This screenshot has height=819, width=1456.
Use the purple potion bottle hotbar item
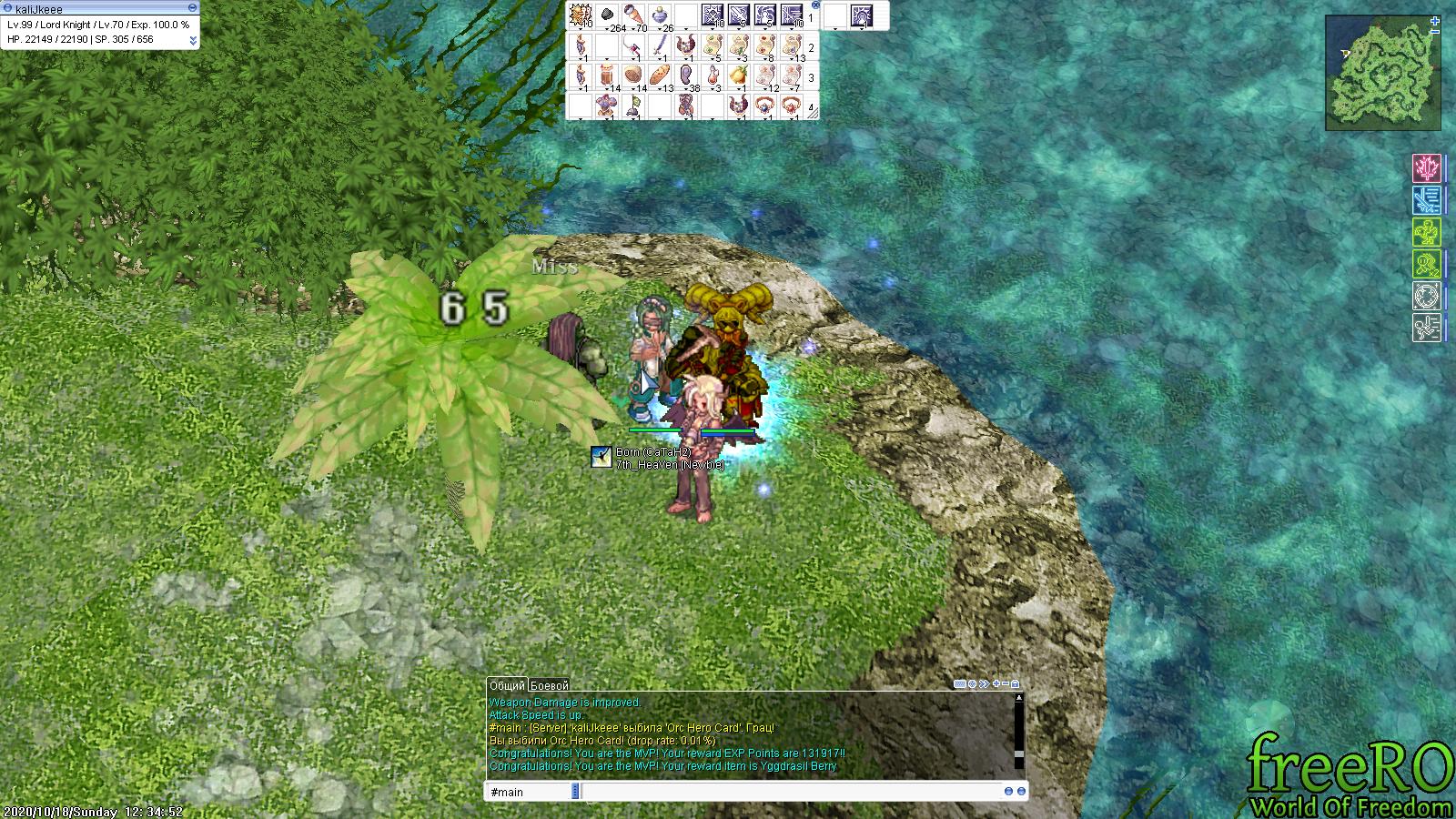tap(659, 15)
